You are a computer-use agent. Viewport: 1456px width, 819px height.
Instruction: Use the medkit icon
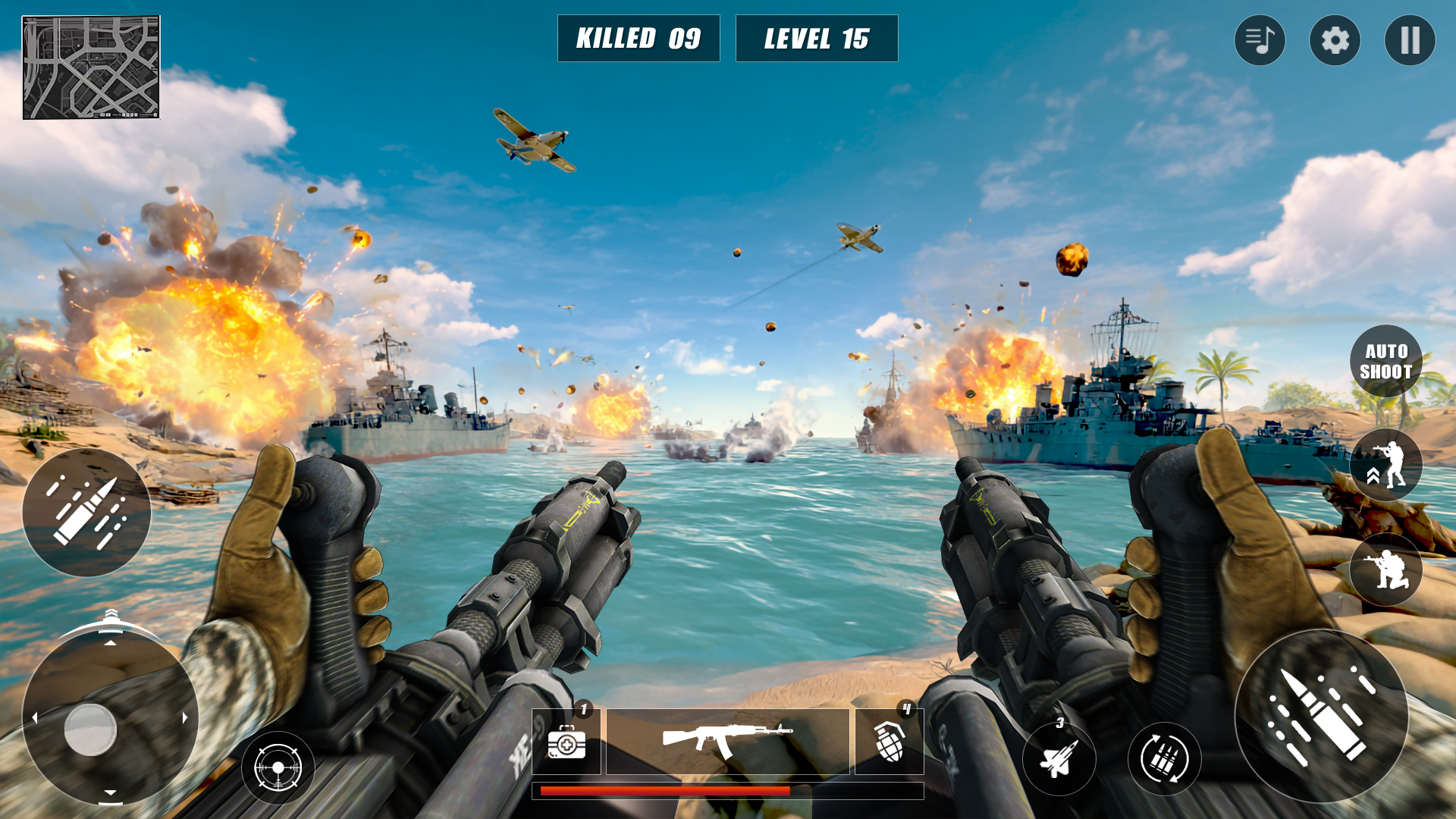click(x=567, y=745)
